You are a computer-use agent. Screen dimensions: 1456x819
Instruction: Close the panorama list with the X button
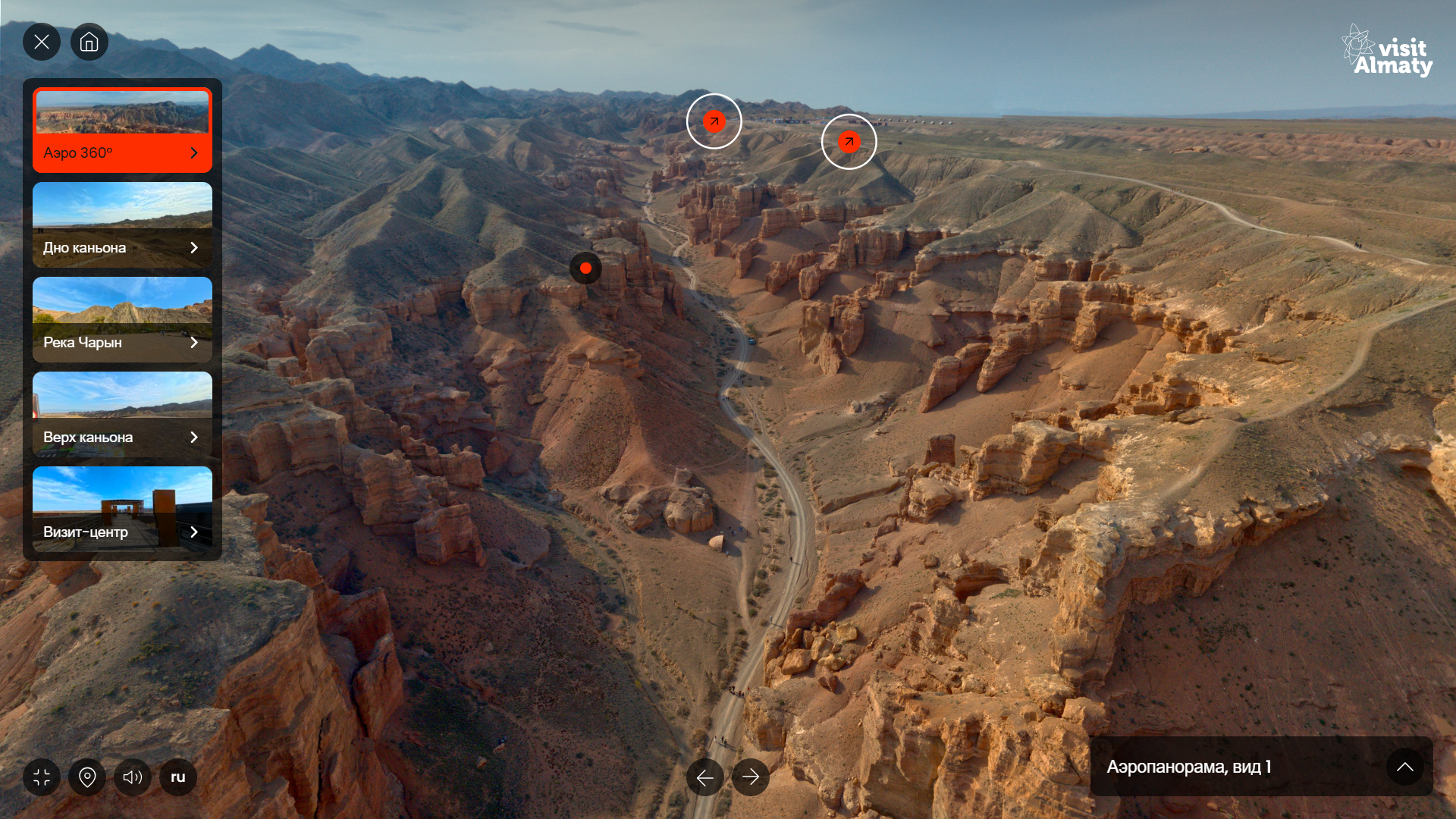42,42
